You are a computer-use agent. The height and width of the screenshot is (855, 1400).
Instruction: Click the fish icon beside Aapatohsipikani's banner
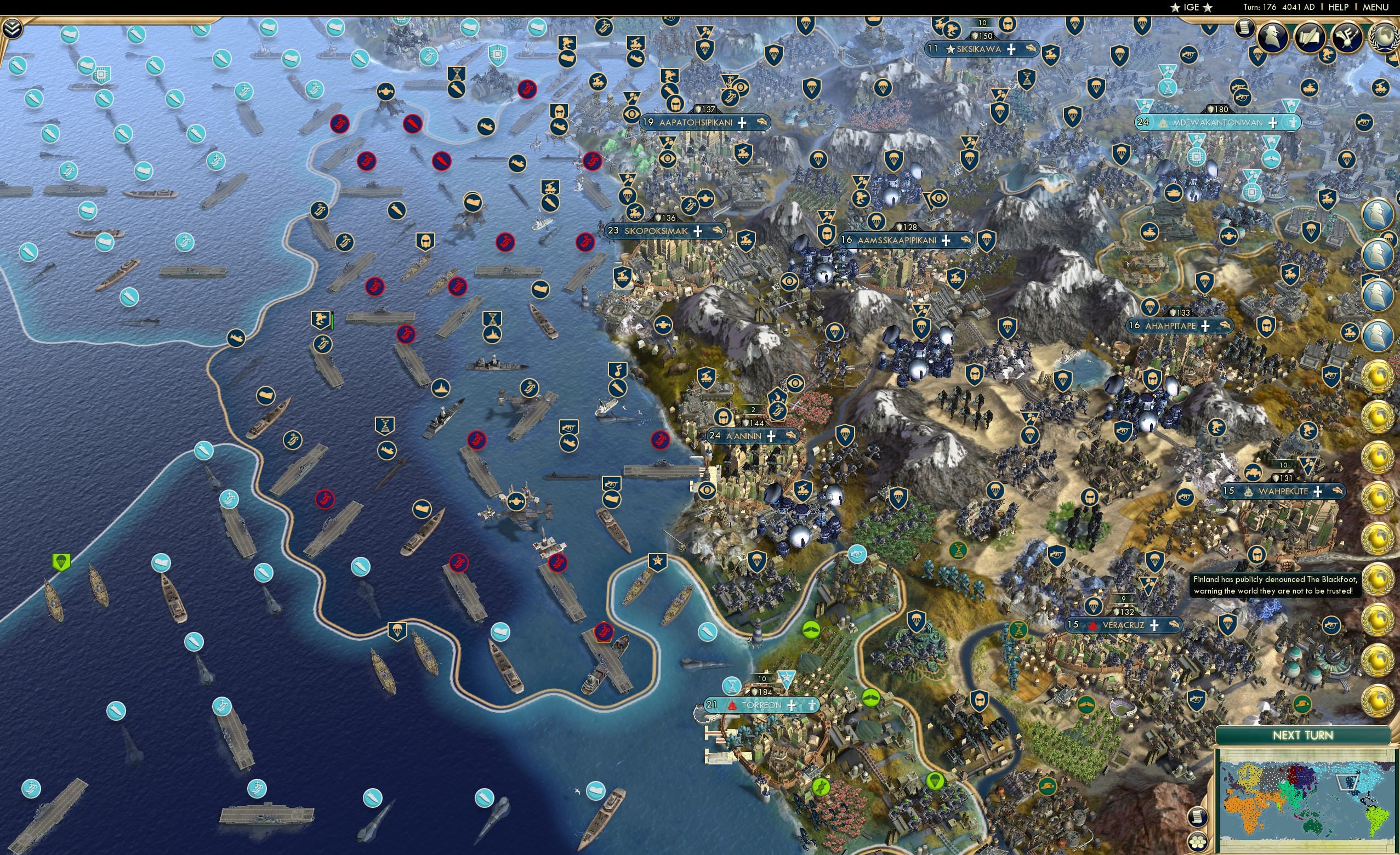pos(761,121)
